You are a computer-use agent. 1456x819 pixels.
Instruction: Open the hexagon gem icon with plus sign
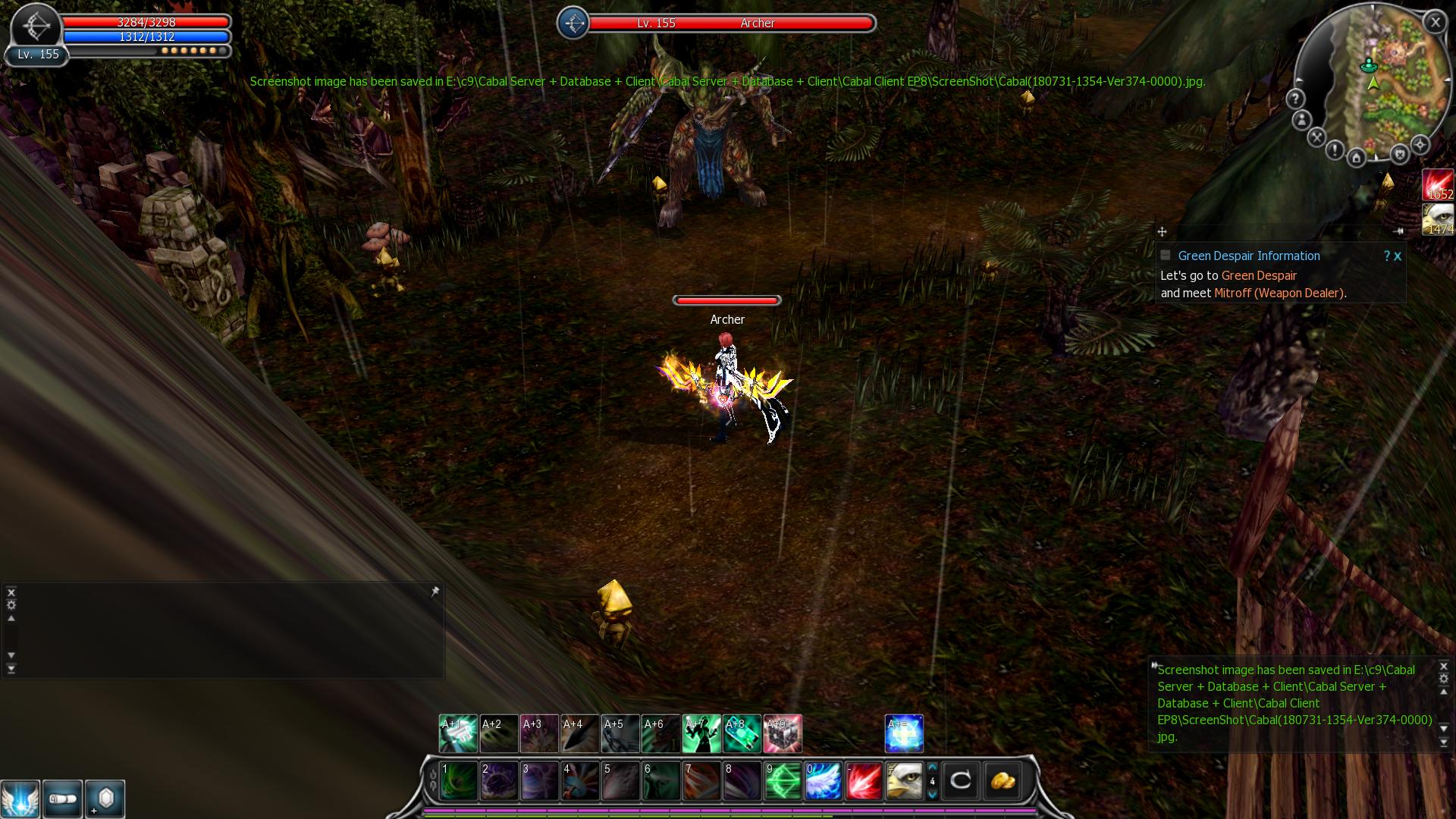tap(105, 799)
